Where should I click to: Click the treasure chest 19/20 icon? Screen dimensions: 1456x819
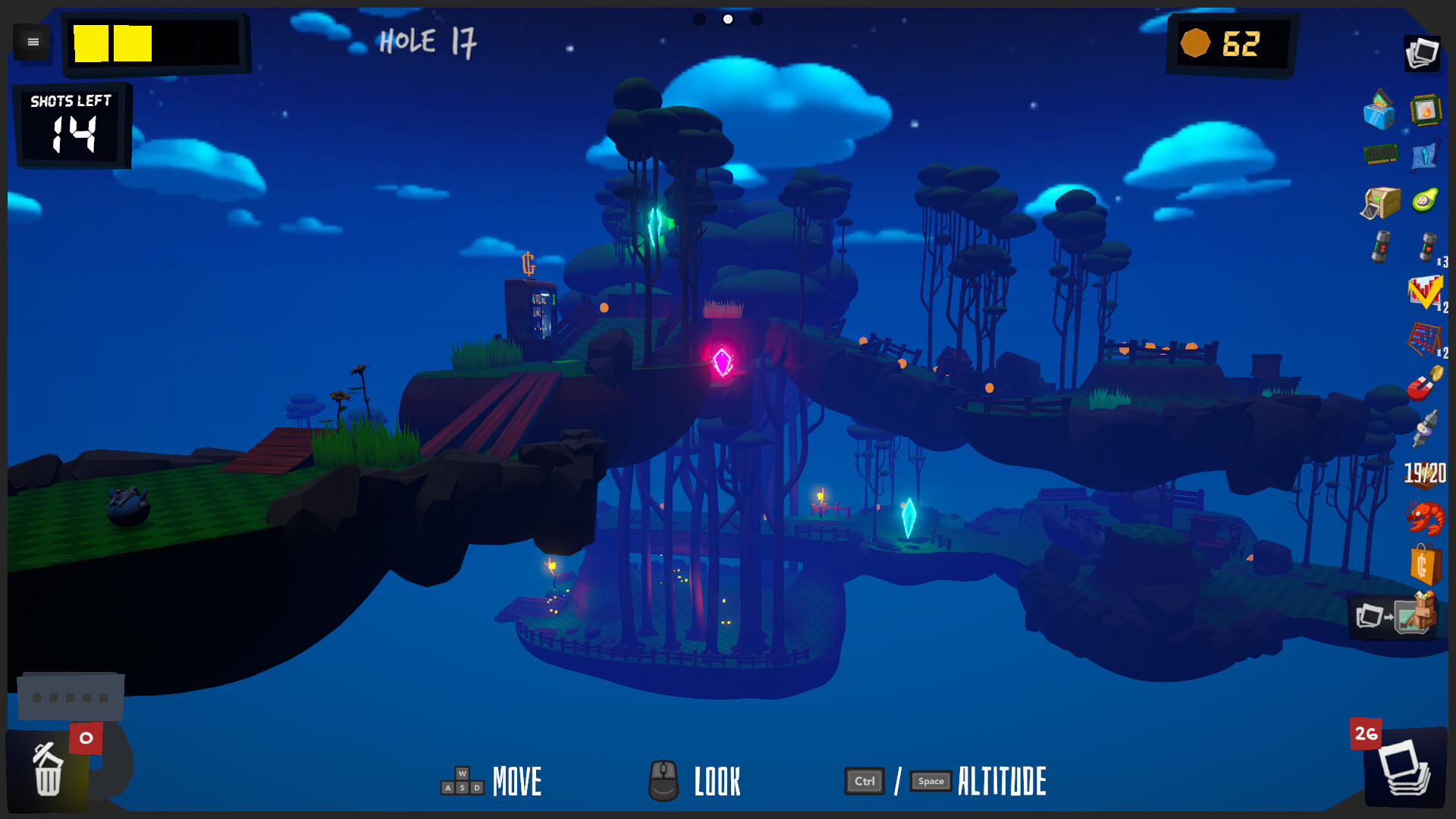pyautogui.click(x=1425, y=474)
